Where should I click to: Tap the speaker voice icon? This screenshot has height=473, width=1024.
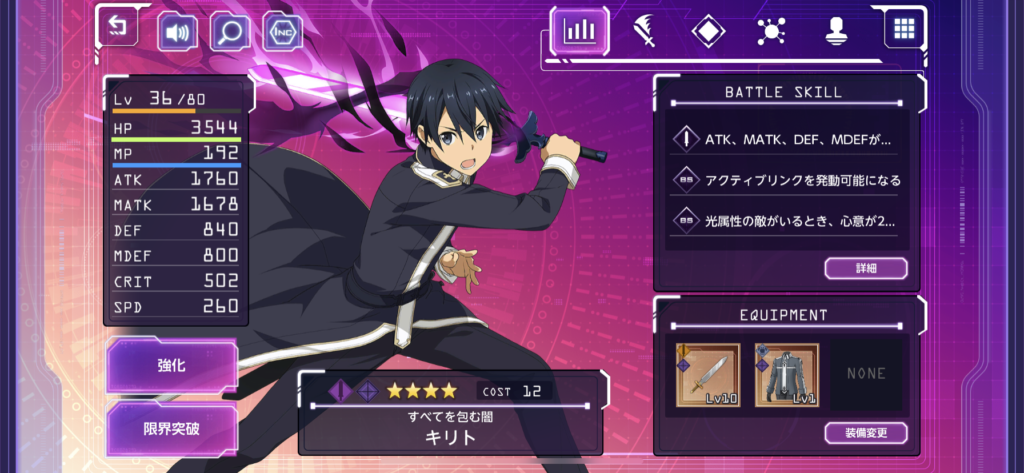point(178,33)
